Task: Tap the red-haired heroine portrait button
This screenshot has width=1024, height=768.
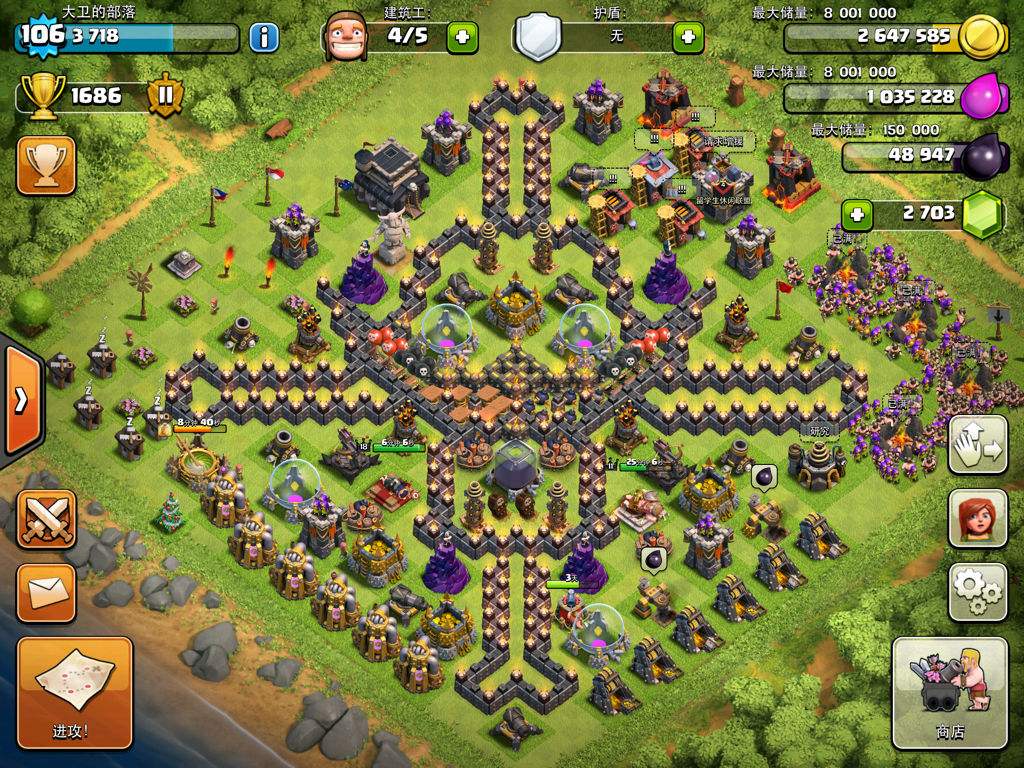Action: click(x=977, y=519)
